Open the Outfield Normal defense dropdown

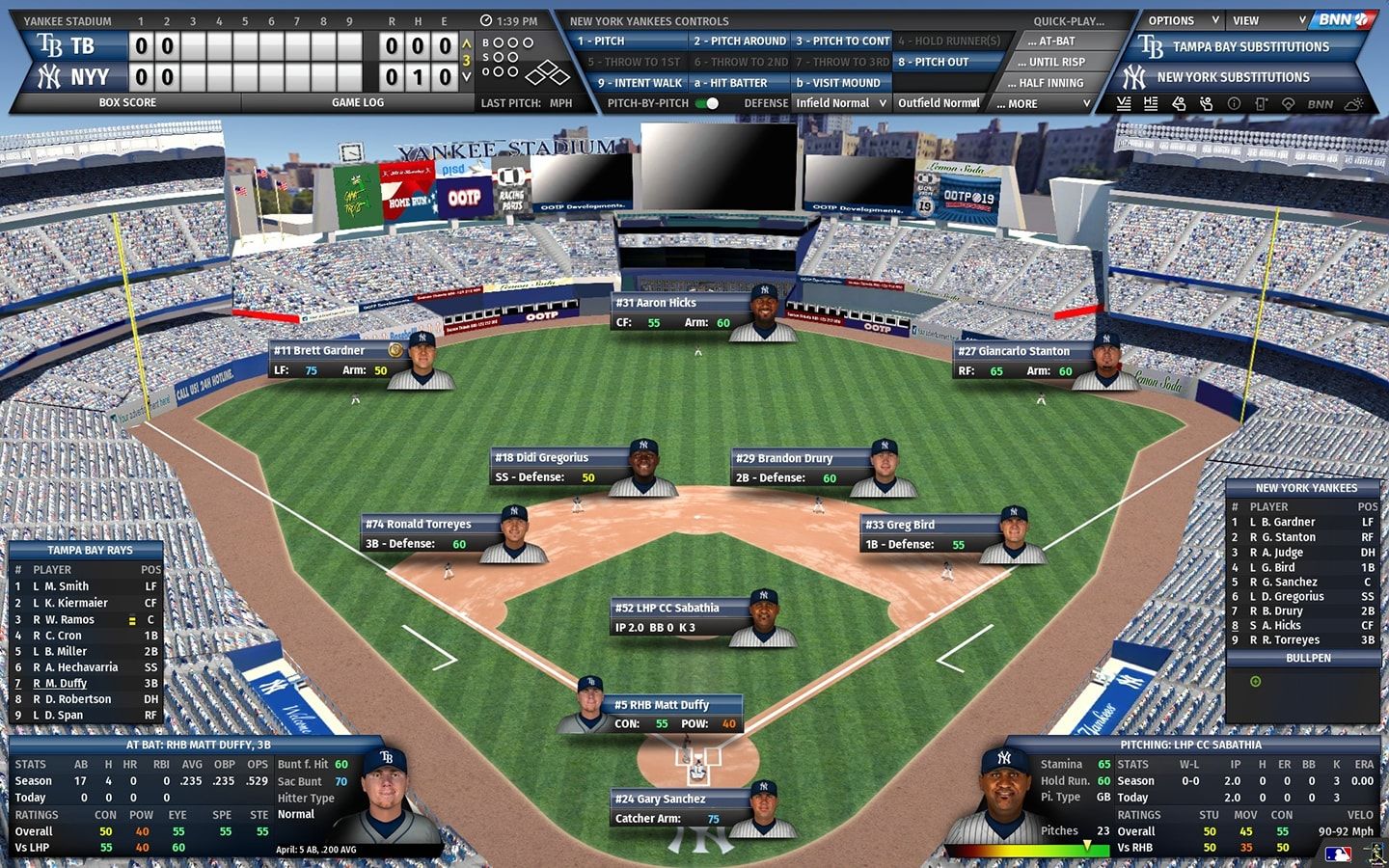pos(939,103)
